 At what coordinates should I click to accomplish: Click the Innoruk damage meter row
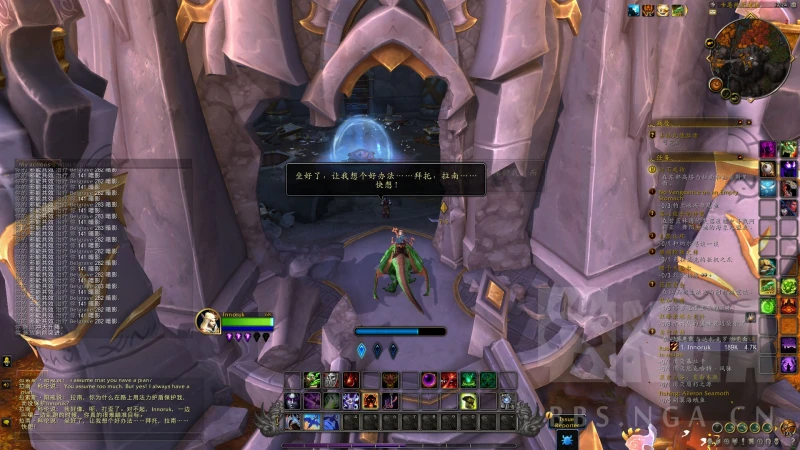(x=710, y=347)
